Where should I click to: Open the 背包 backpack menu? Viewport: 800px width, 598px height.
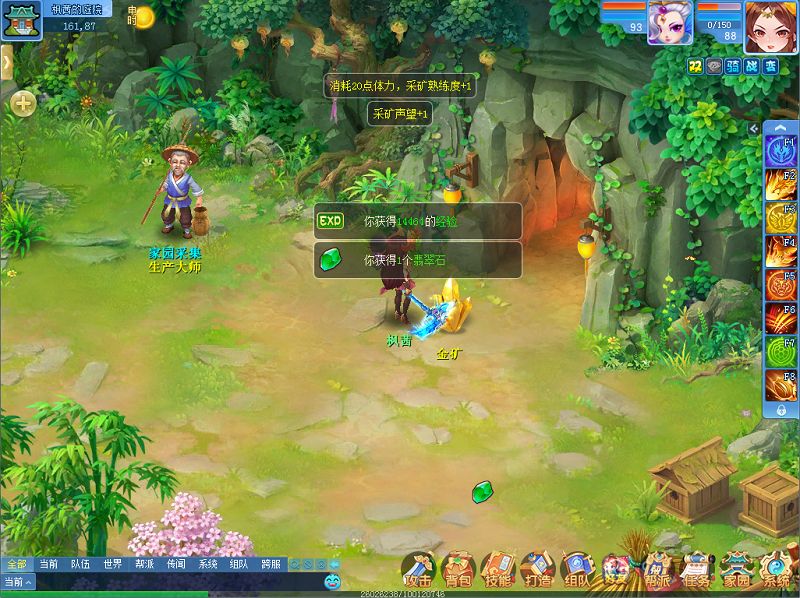[x=458, y=570]
